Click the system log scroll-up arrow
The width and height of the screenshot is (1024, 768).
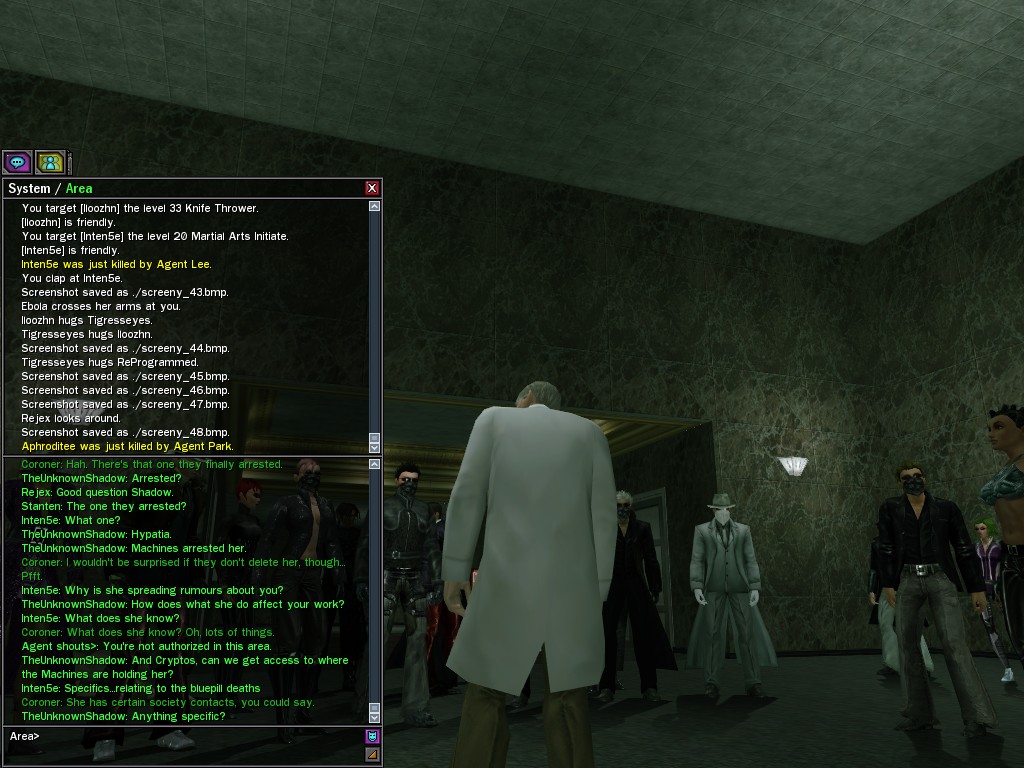[x=374, y=206]
